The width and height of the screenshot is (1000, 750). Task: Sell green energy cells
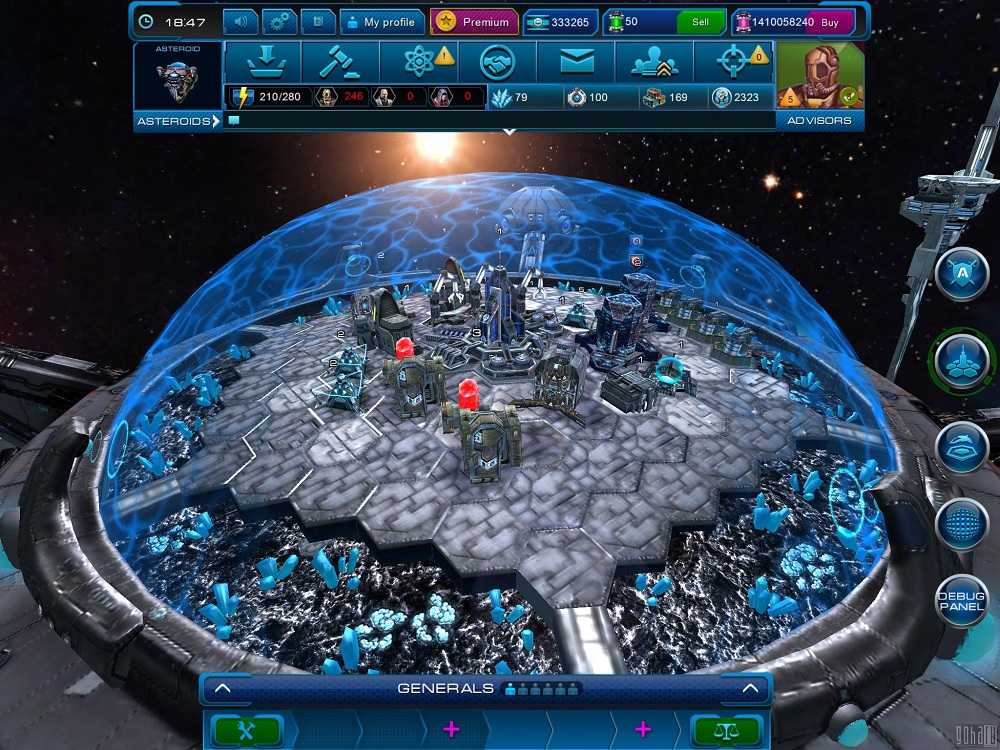click(x=700, y=22)
